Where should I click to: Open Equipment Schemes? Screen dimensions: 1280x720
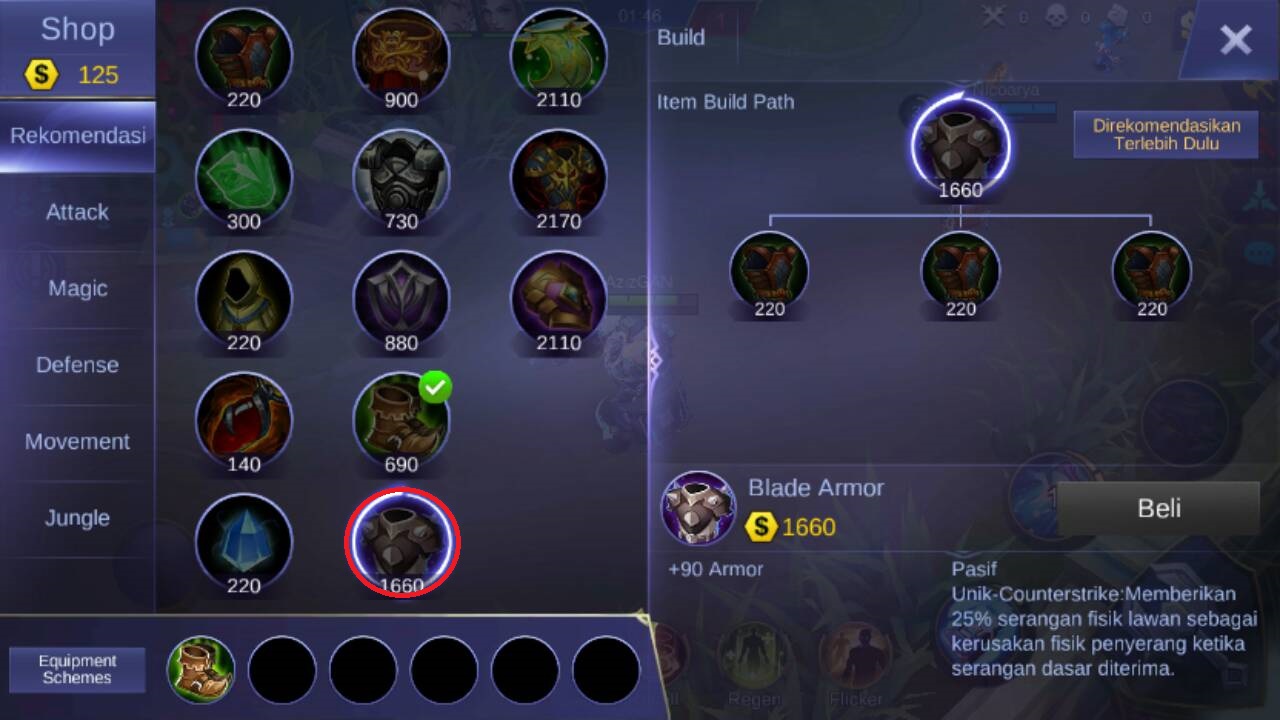(x=77, y=669)
